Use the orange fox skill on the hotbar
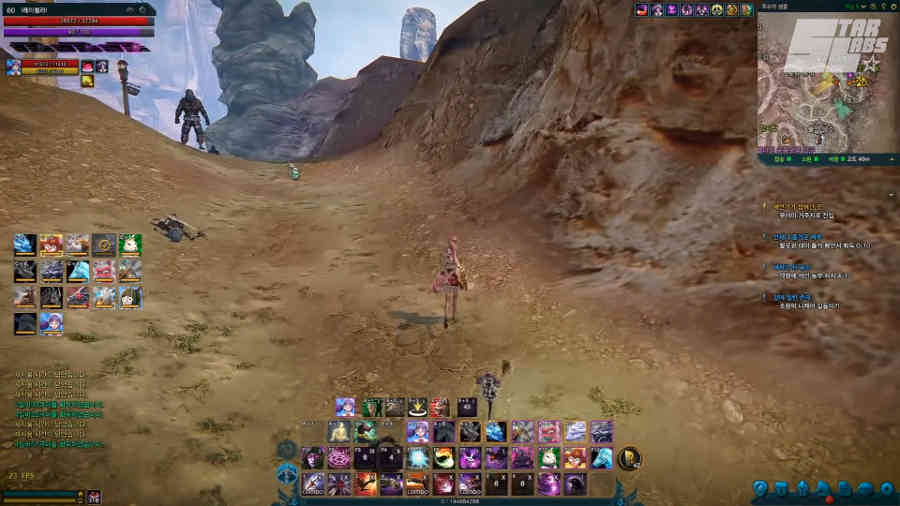Viewport: 900px width, 506px height. 575,458
